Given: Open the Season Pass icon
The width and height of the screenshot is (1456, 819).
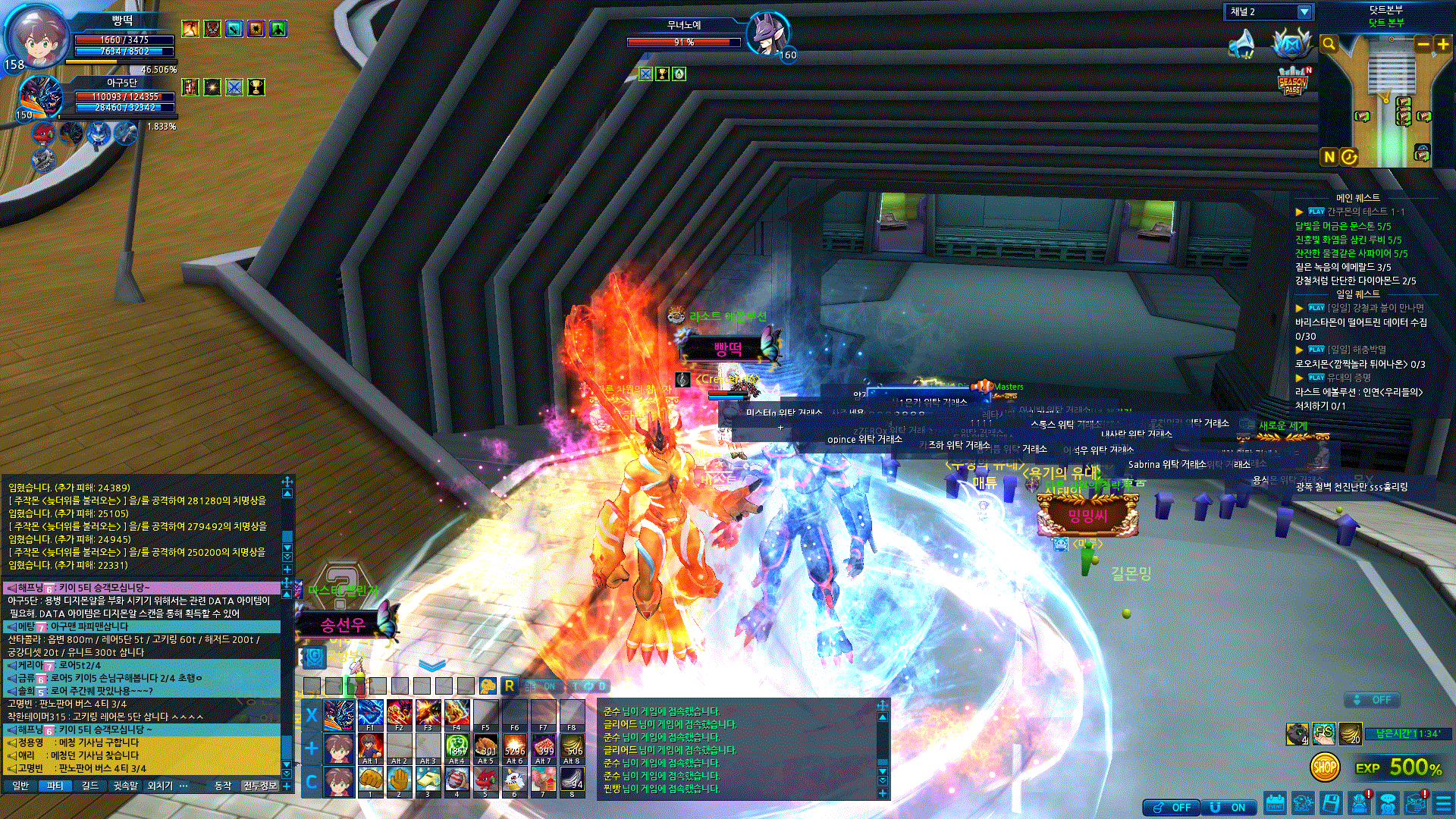Looking at the screenshot, I should pyautogui.click(x=1292, y=82).
